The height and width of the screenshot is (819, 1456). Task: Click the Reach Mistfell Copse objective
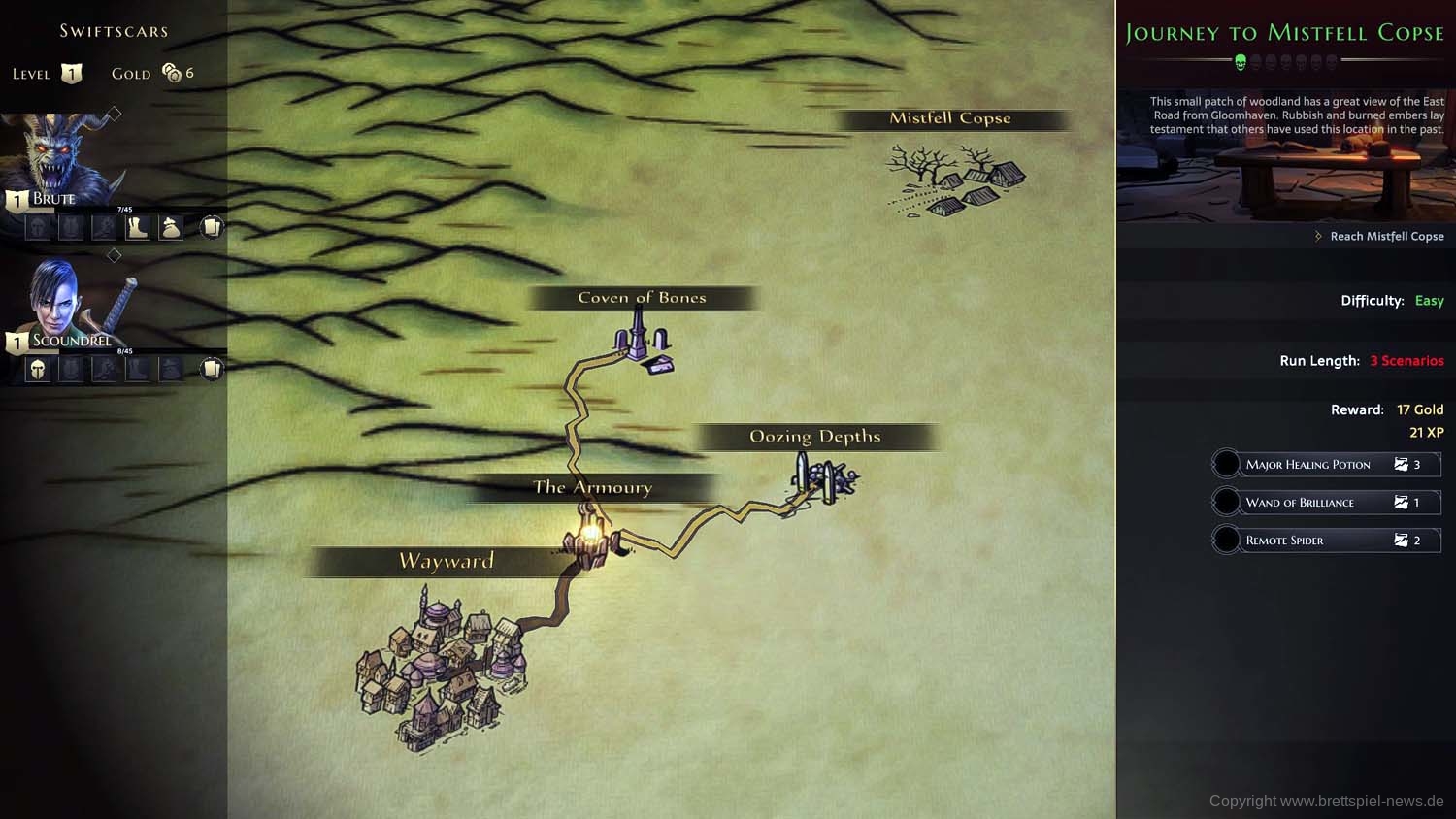point(1385,237)
